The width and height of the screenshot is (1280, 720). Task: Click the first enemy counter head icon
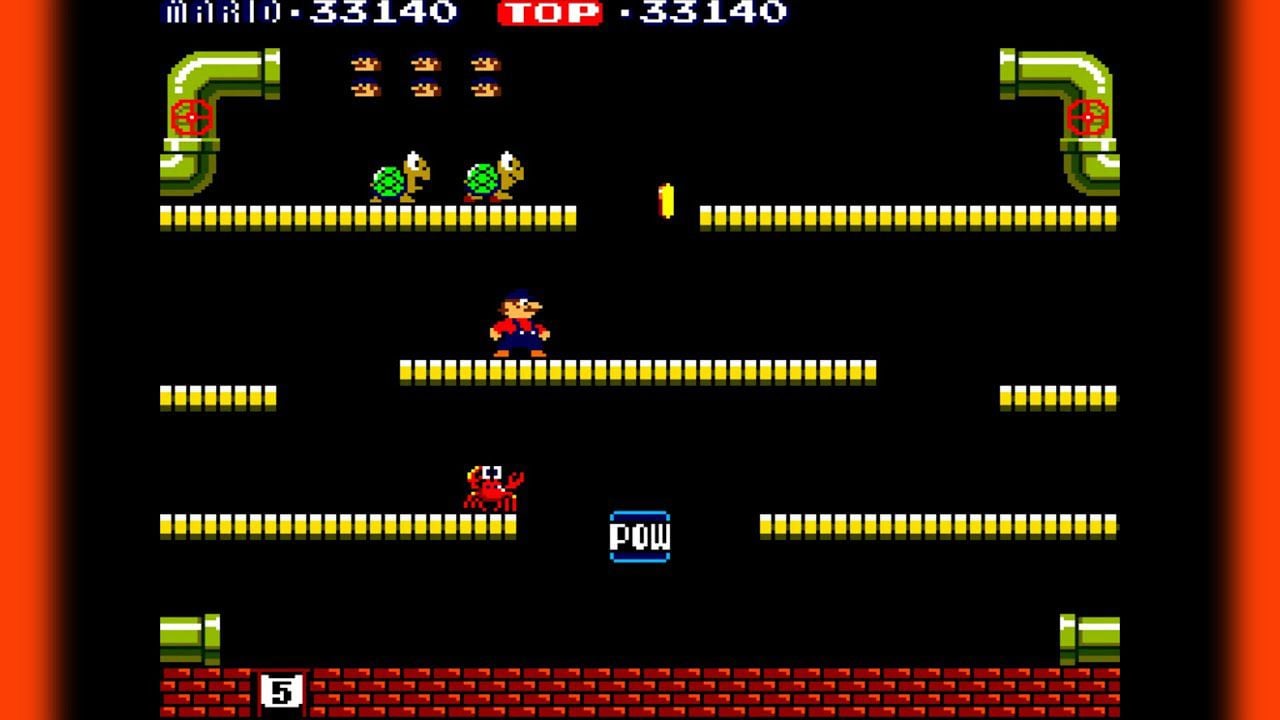pyautogui.click(x=367, y=62)
